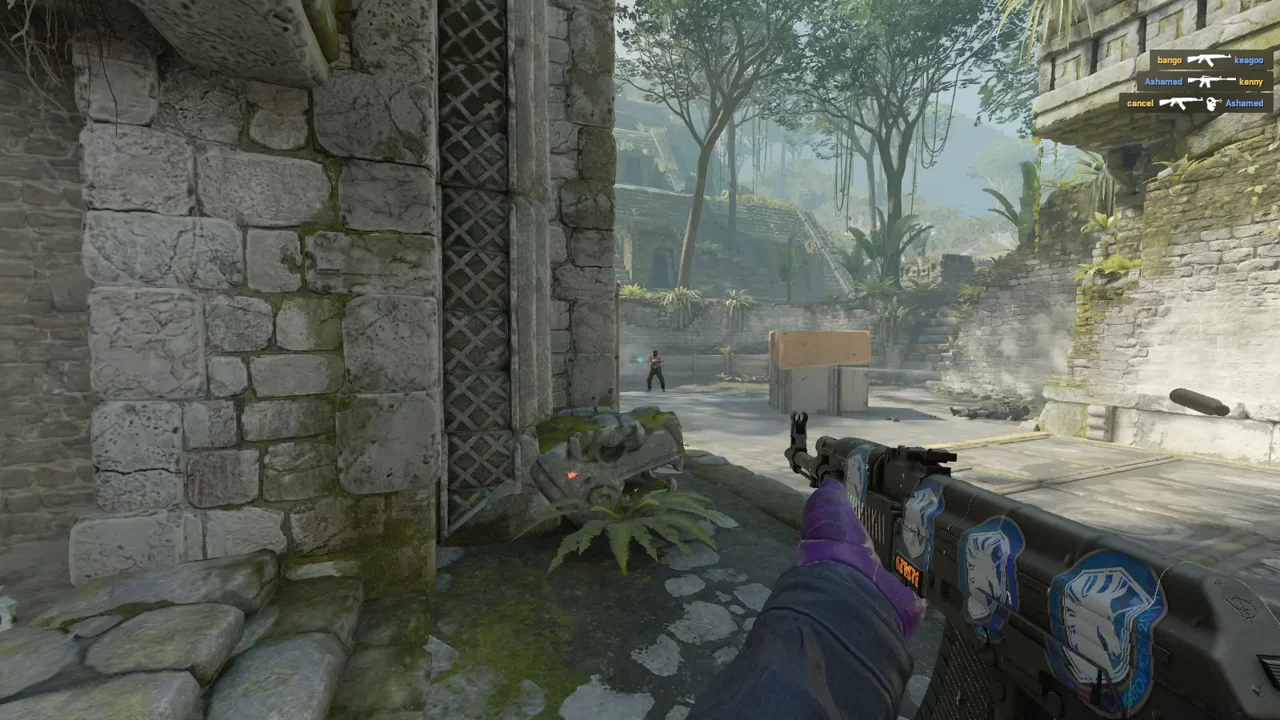The image size is (1280, 720).
Task: Click the headshot icon in the kill feed
Action: tap(1213, 103)
